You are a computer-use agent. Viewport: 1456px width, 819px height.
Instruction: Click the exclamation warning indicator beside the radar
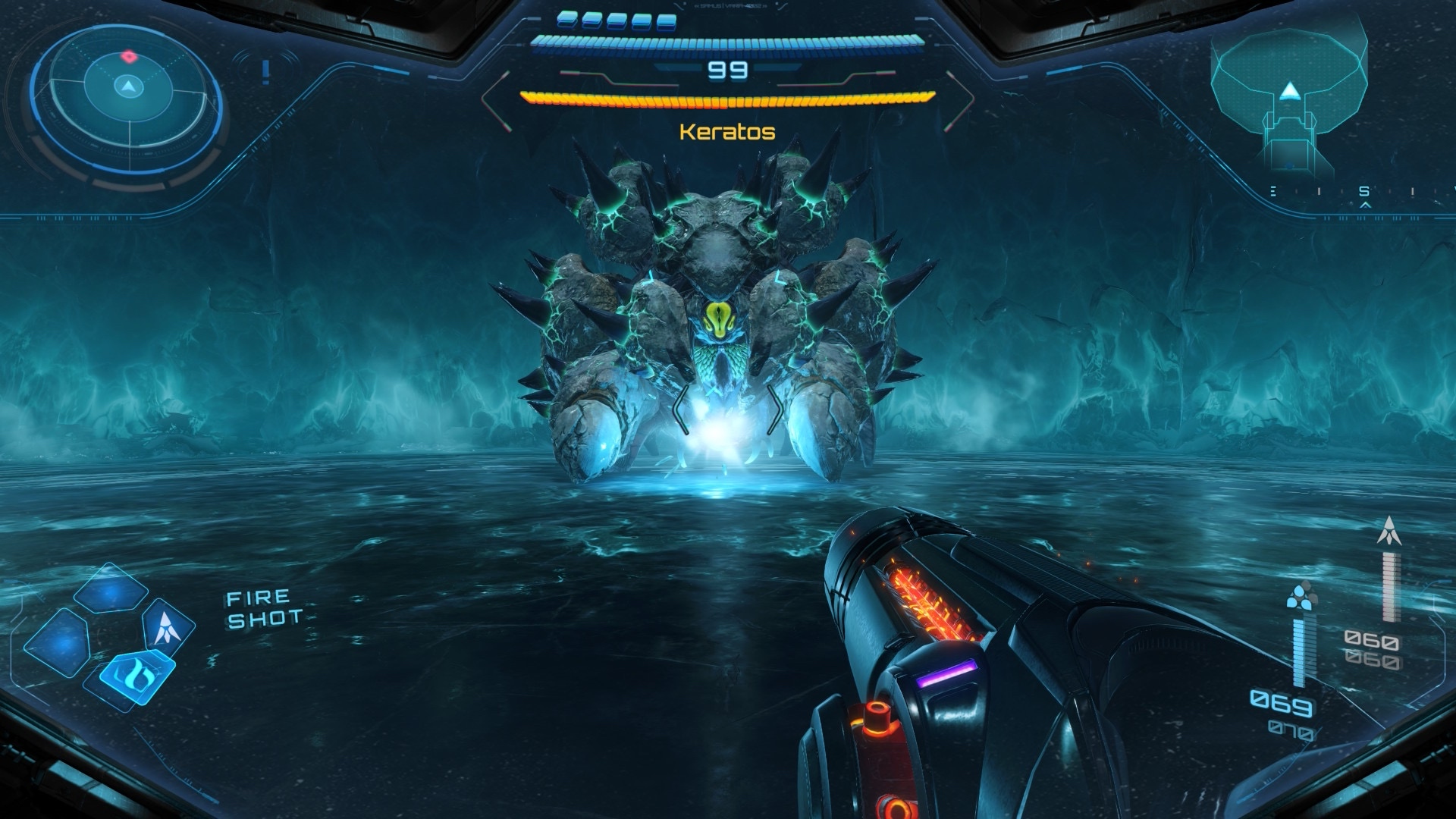coord(265,72)
